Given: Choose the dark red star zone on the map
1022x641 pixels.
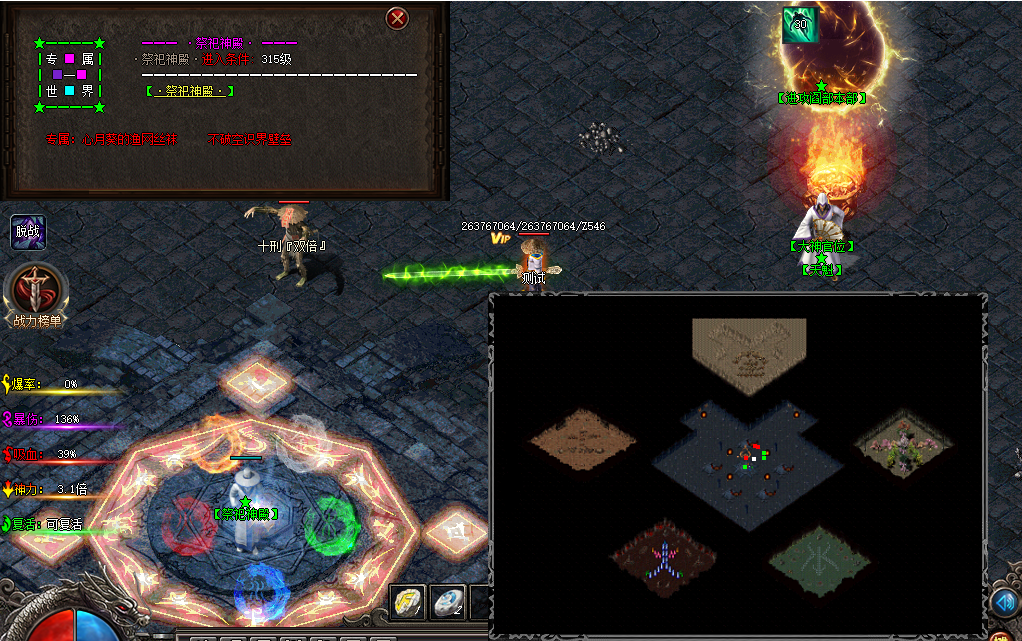Looking at the screenshot, I should (662, 556).
